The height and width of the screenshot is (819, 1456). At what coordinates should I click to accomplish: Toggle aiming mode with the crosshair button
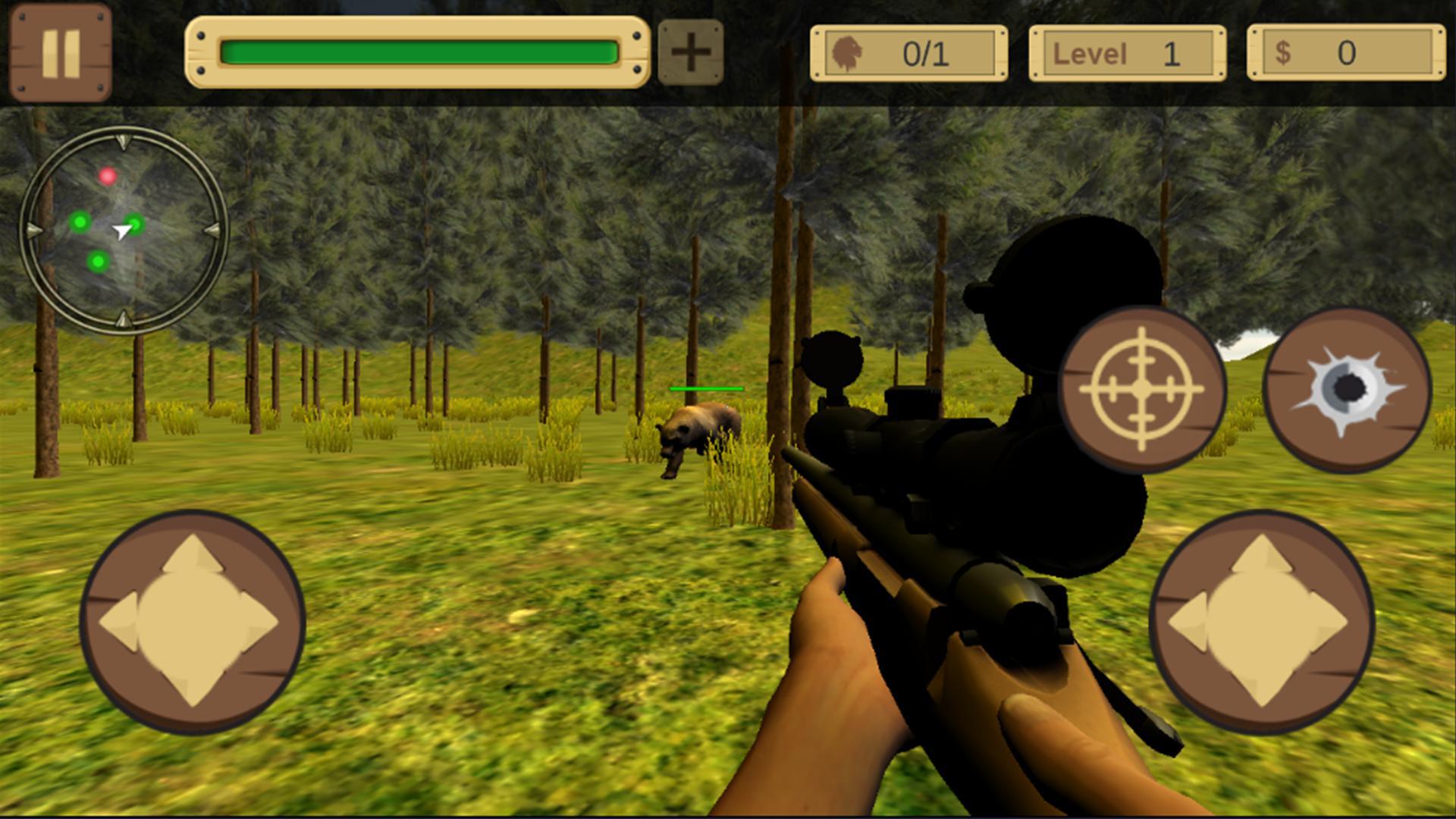[1143, 389]
